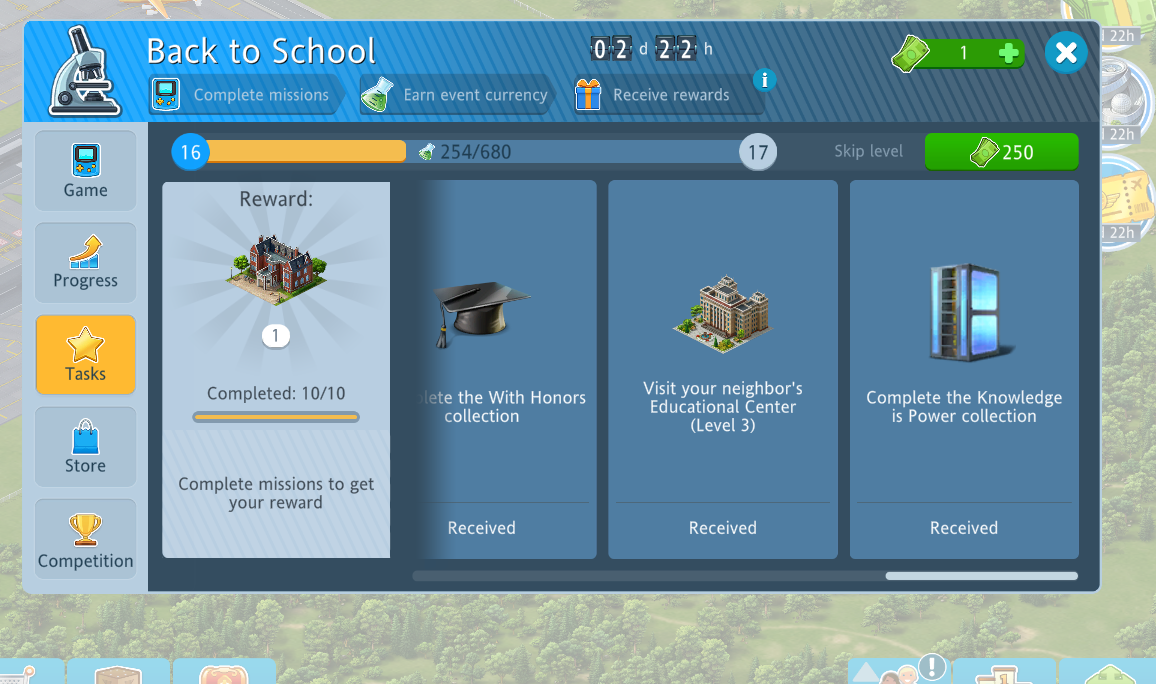Screen dimensions: 1156x684
Task: Click the task list horizontal scrollbar
Action: pyautogui.click(x=981, y=576)
